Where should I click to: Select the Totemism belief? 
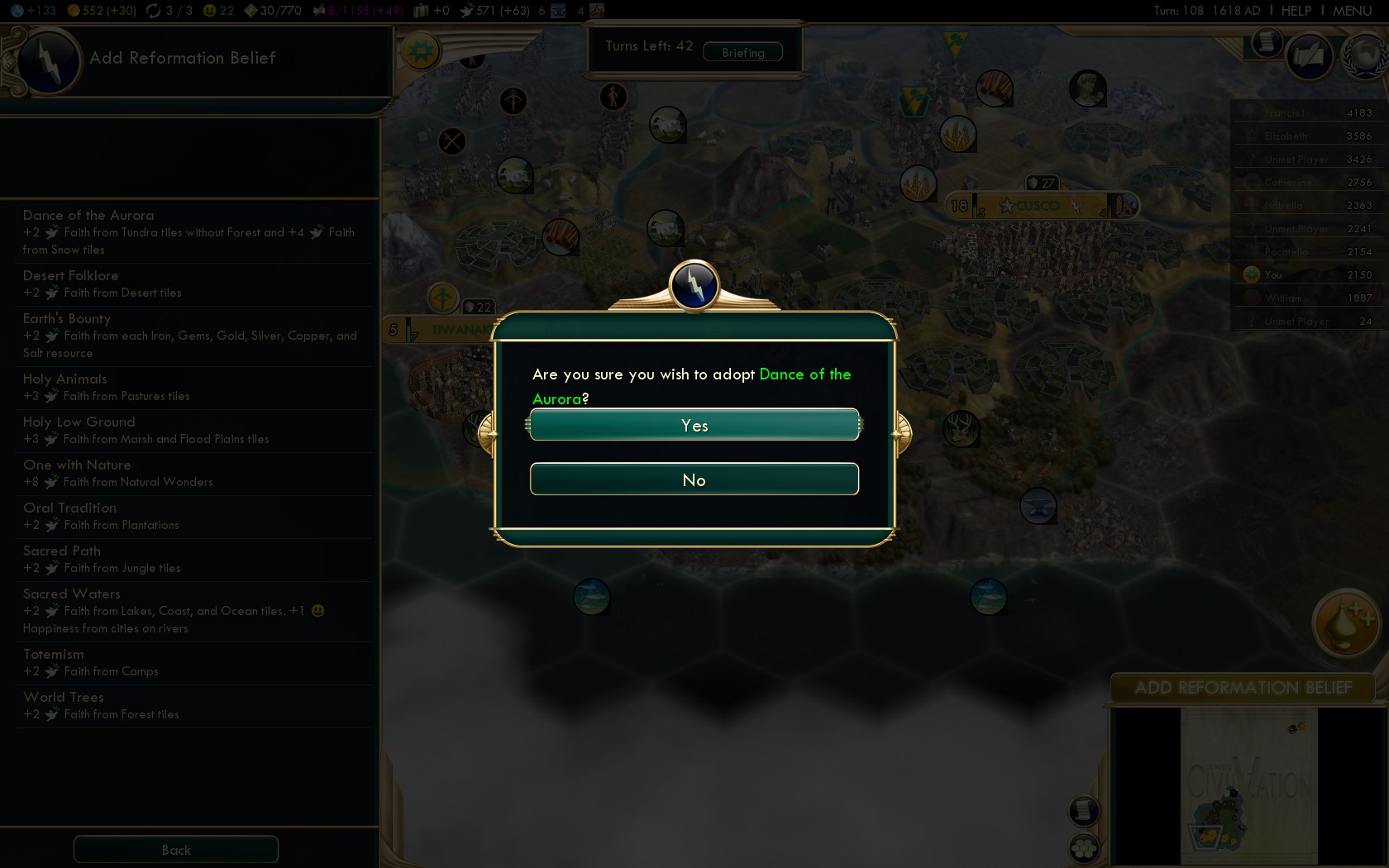[189, 662]
